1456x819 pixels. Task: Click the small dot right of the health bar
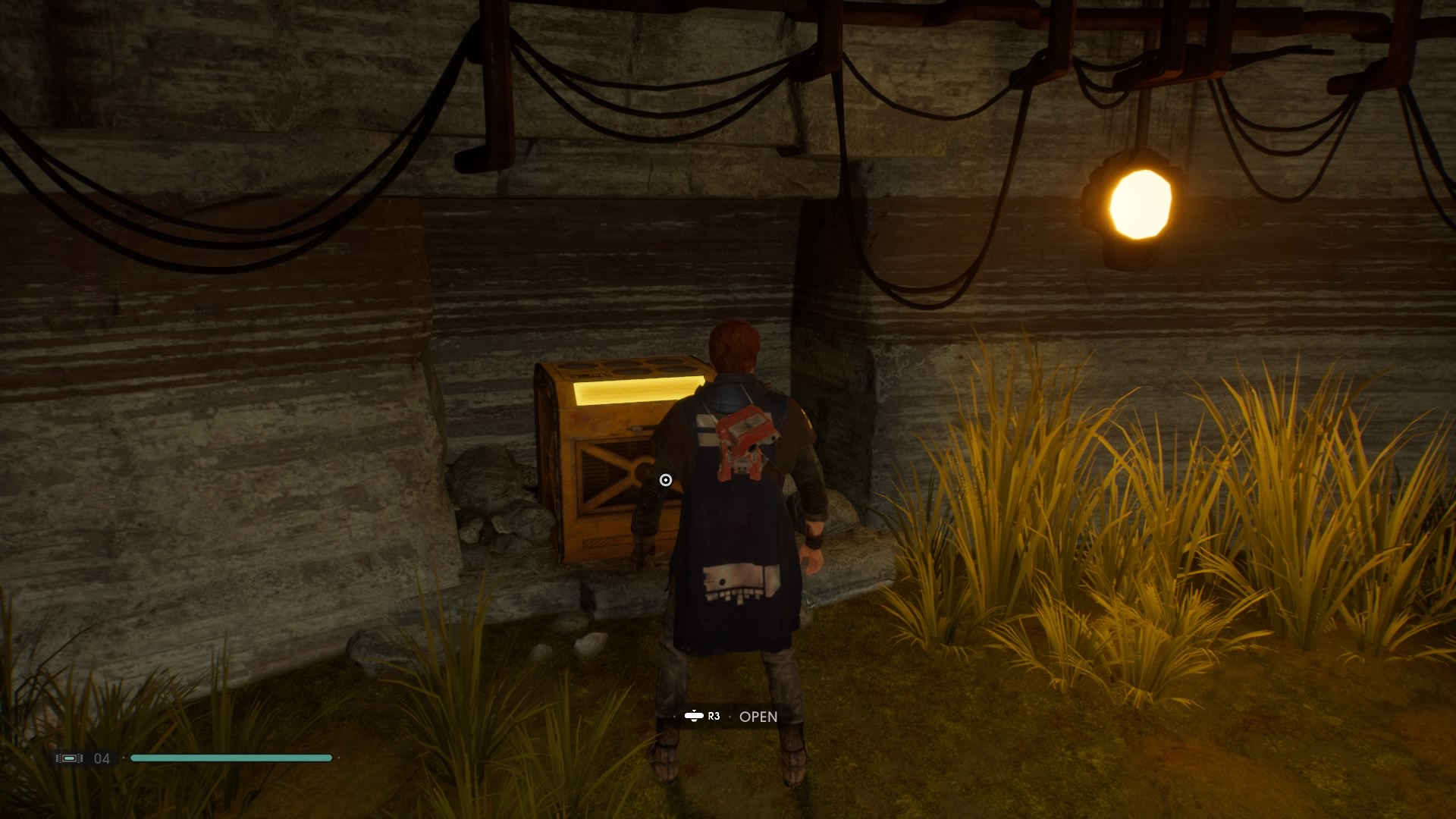[340, 758]
